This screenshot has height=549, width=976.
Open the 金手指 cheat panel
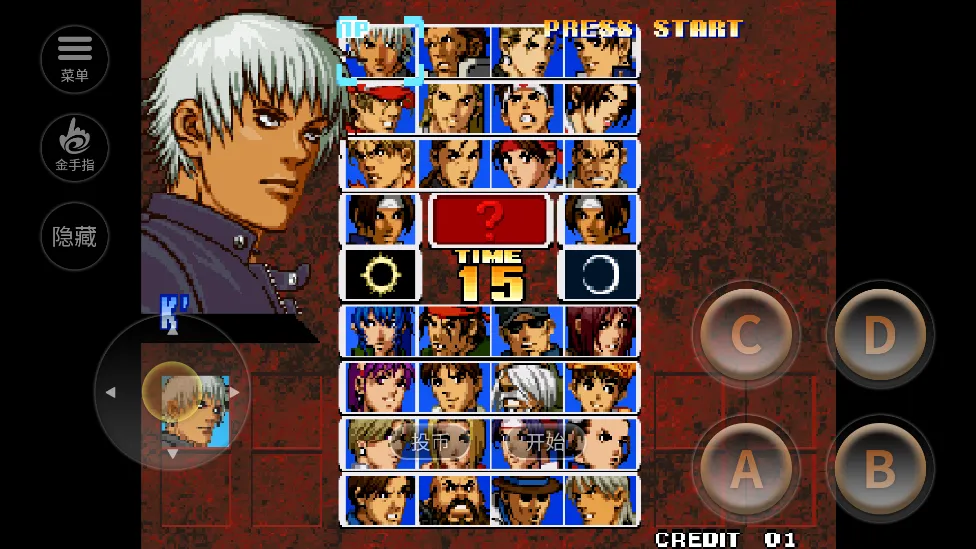tap(75, 148)
